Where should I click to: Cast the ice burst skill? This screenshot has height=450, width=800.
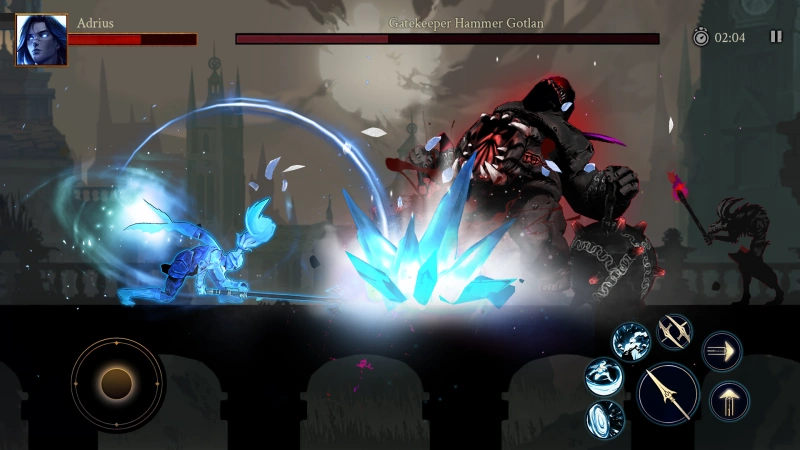(x=631, y=341)
